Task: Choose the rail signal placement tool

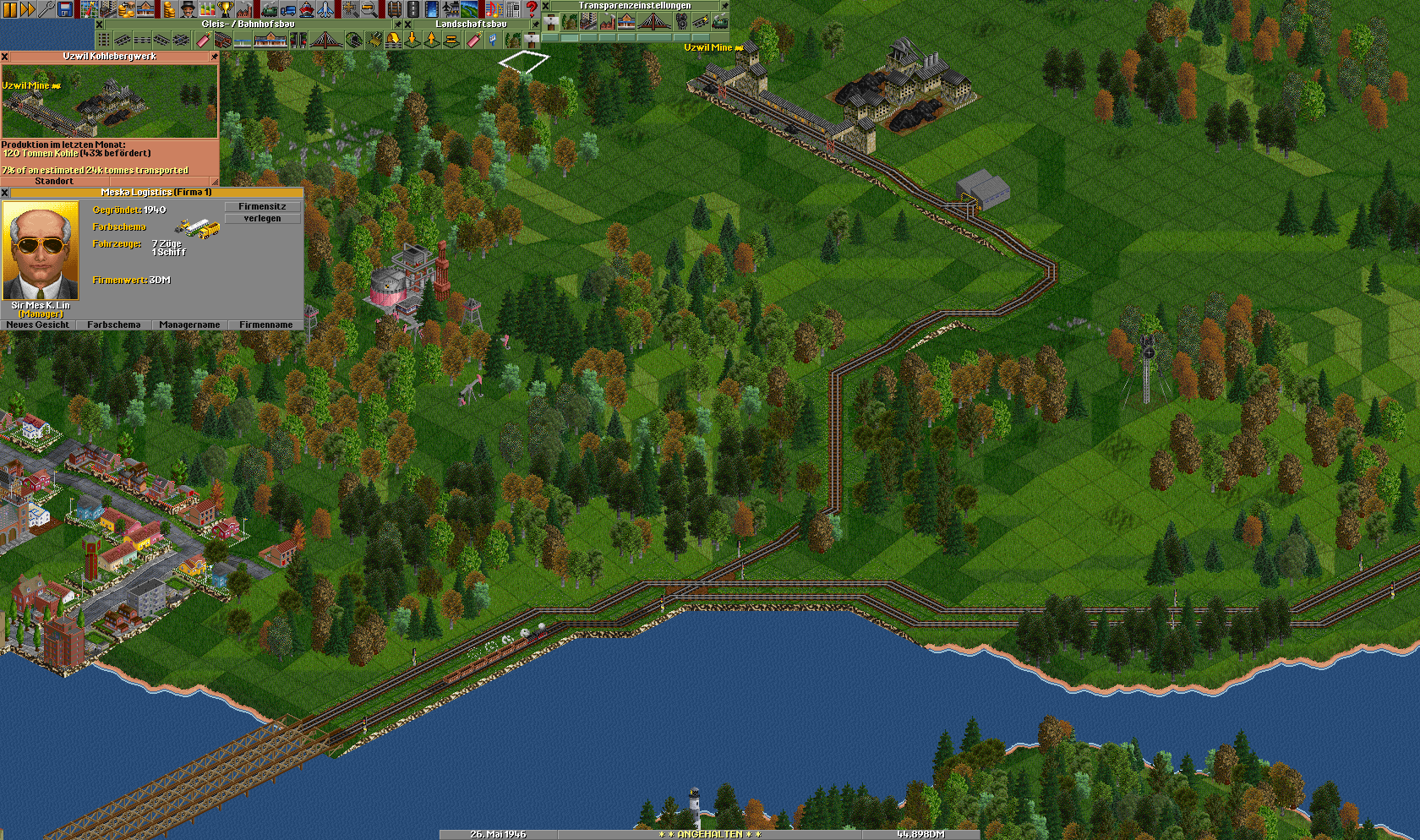Action: coord(299,40)
